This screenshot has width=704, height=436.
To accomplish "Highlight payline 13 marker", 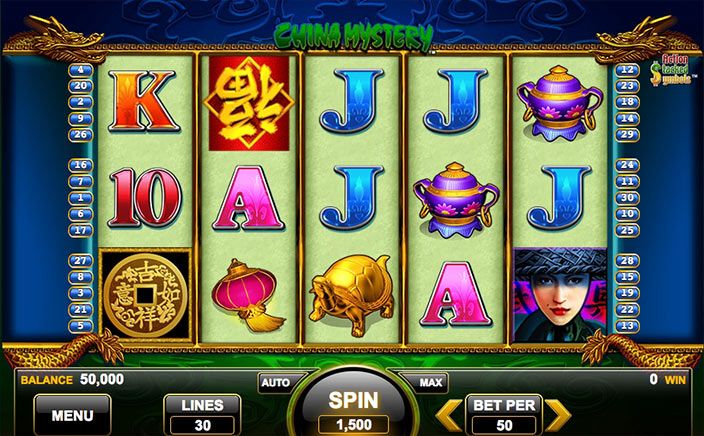I will coord(627,325).
